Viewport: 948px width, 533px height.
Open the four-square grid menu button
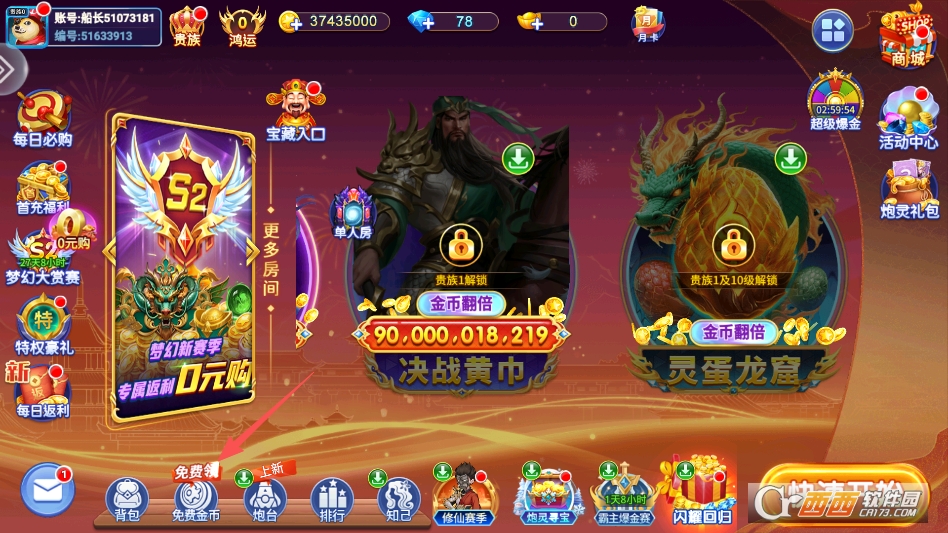[832, 31]
